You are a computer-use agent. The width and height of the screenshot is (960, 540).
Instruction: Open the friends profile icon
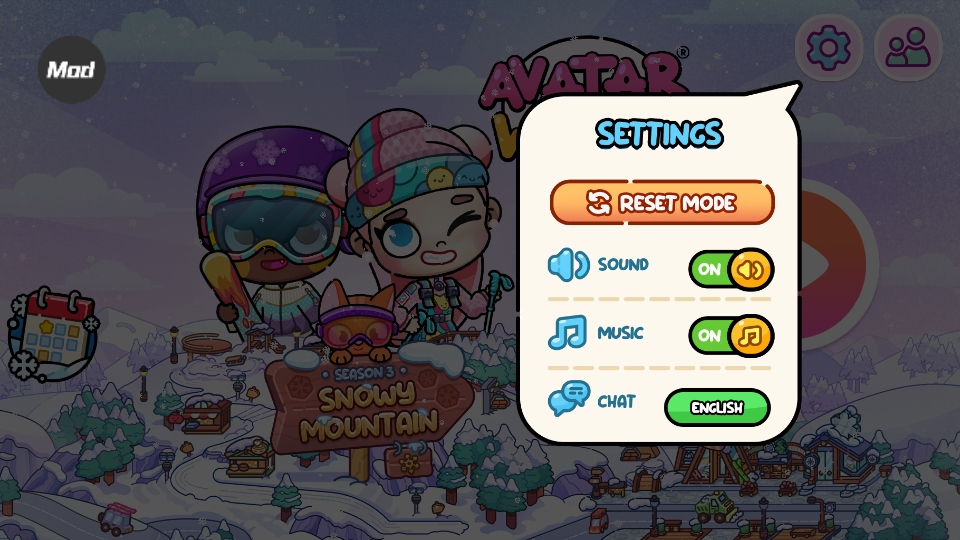(x=908, y=48)
